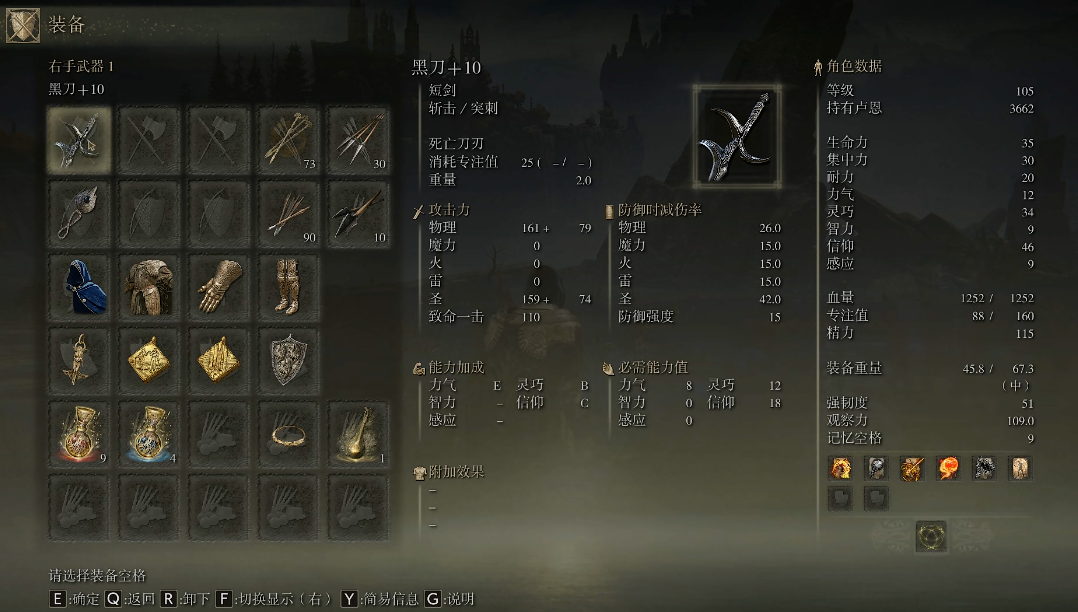Choose the red Flask of Crimson Tears
1078x612 pixels.
pyautogui.click(x=79, y=434)
